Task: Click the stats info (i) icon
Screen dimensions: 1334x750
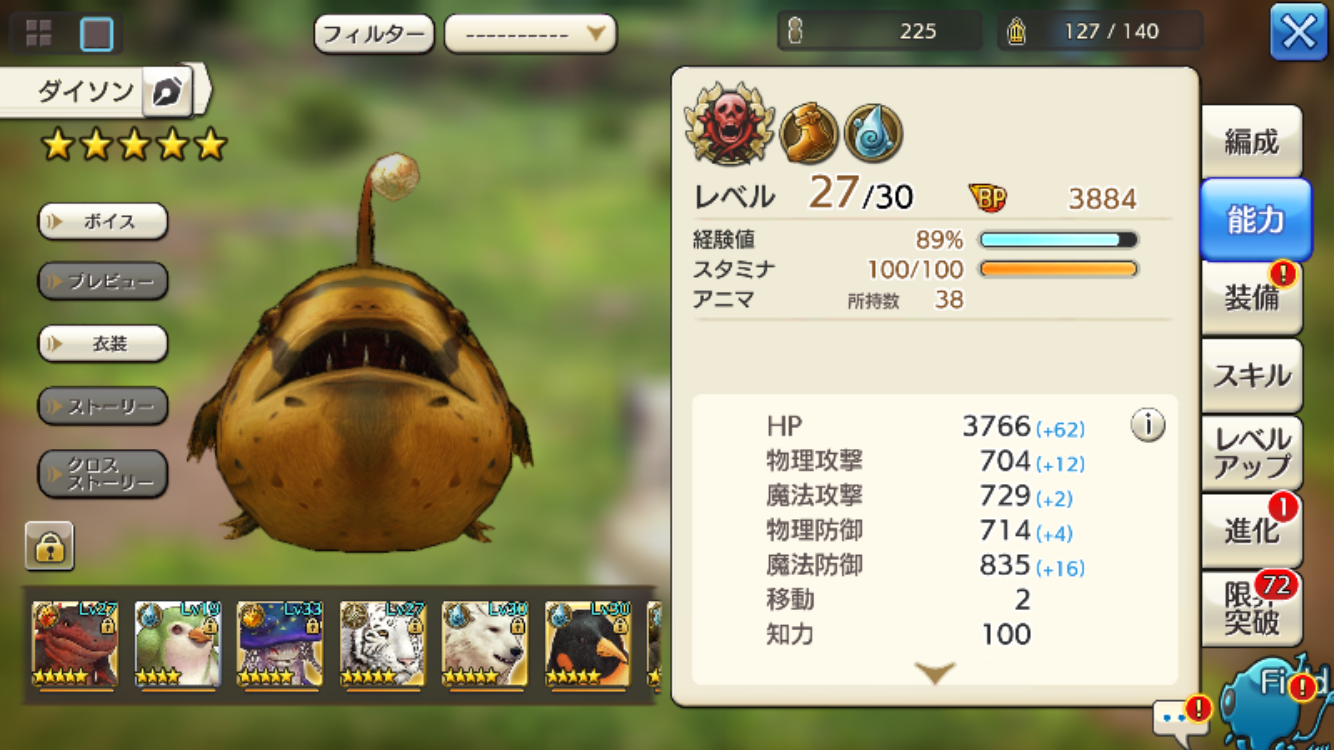Action: click(1147, 426)
